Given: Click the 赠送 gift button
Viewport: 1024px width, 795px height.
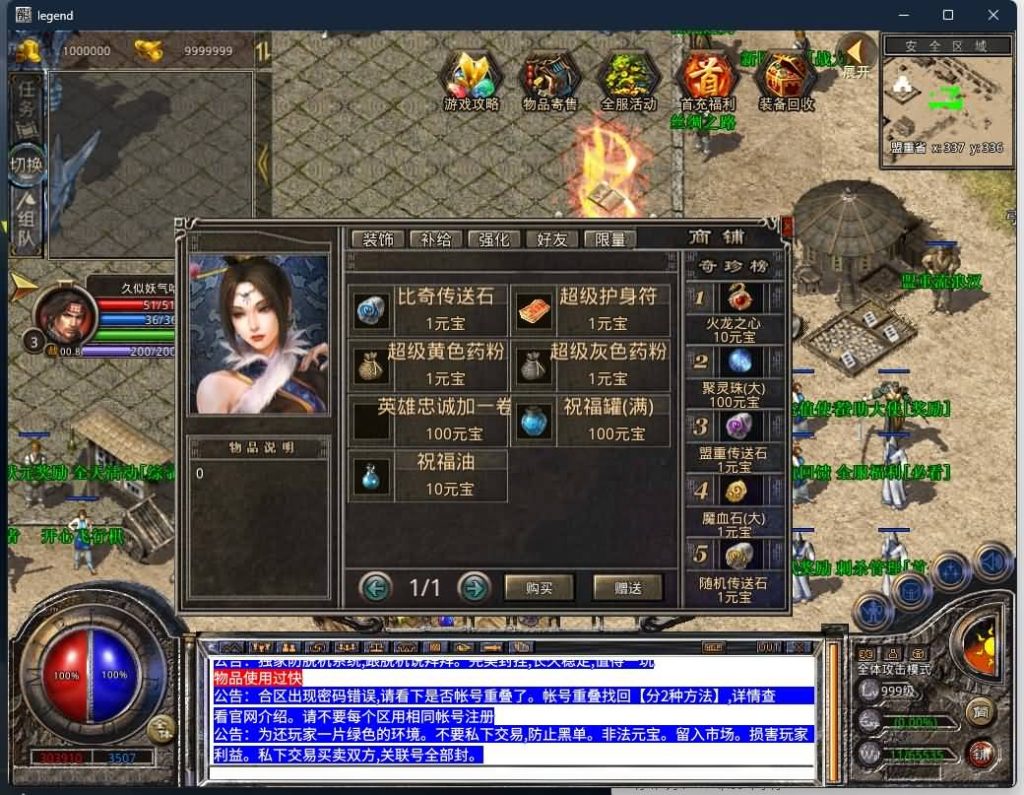Looking at the screenshot, I should pos(627,587).
